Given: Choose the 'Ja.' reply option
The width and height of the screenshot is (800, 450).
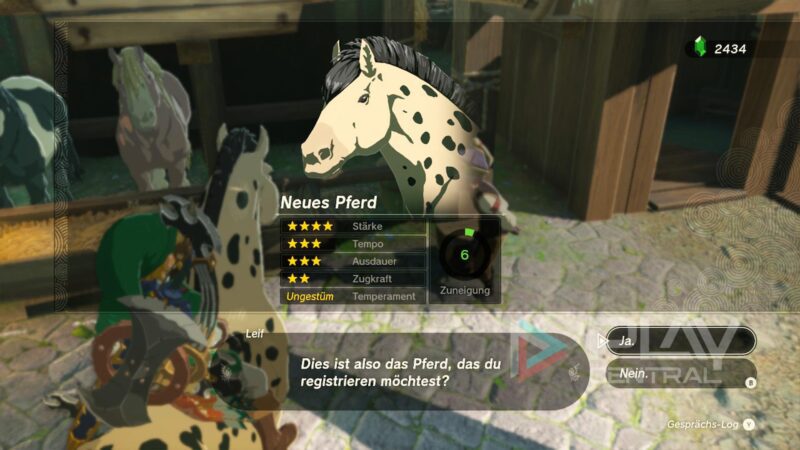Looking at the screenshot, I should click(680, 341).
